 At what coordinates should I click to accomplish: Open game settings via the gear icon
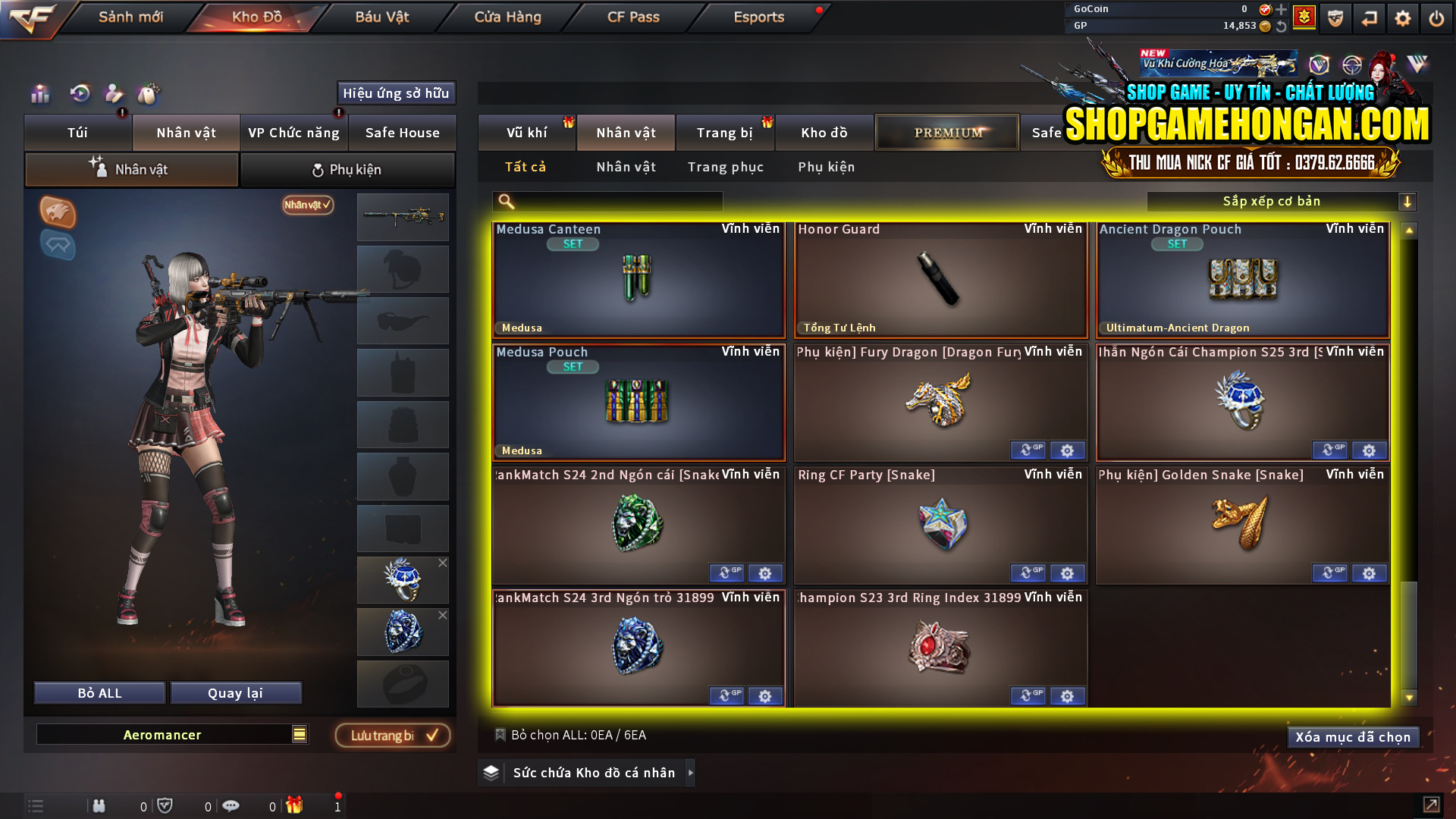[1402, 17]
